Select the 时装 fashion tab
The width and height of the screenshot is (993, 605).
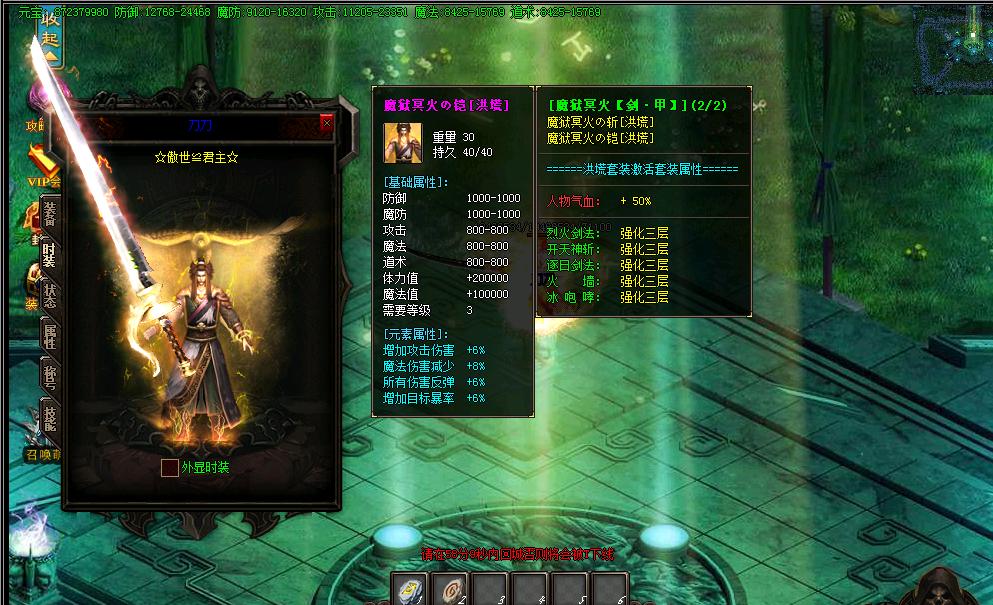[49, 255]
